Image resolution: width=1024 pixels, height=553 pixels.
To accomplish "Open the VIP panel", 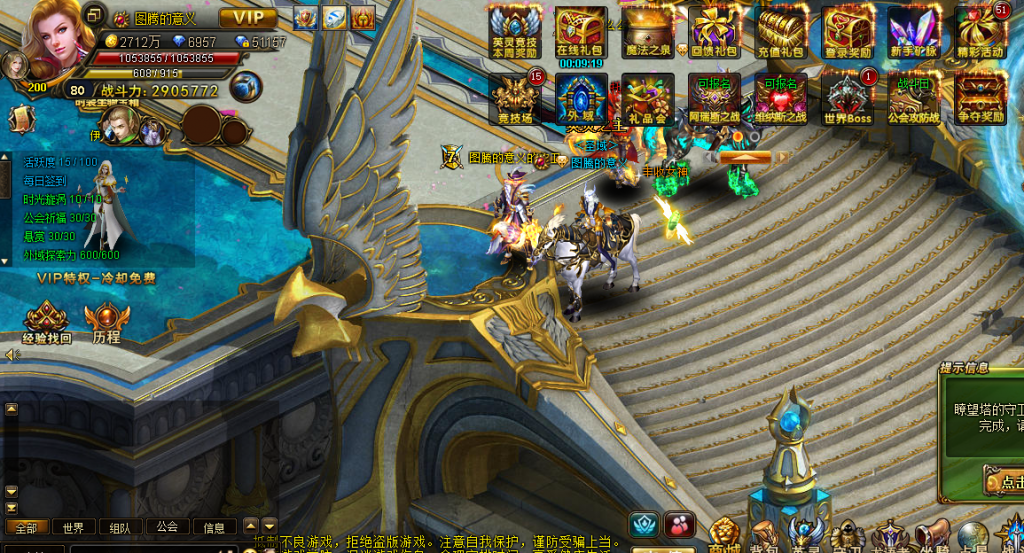I will pos(248,18).
